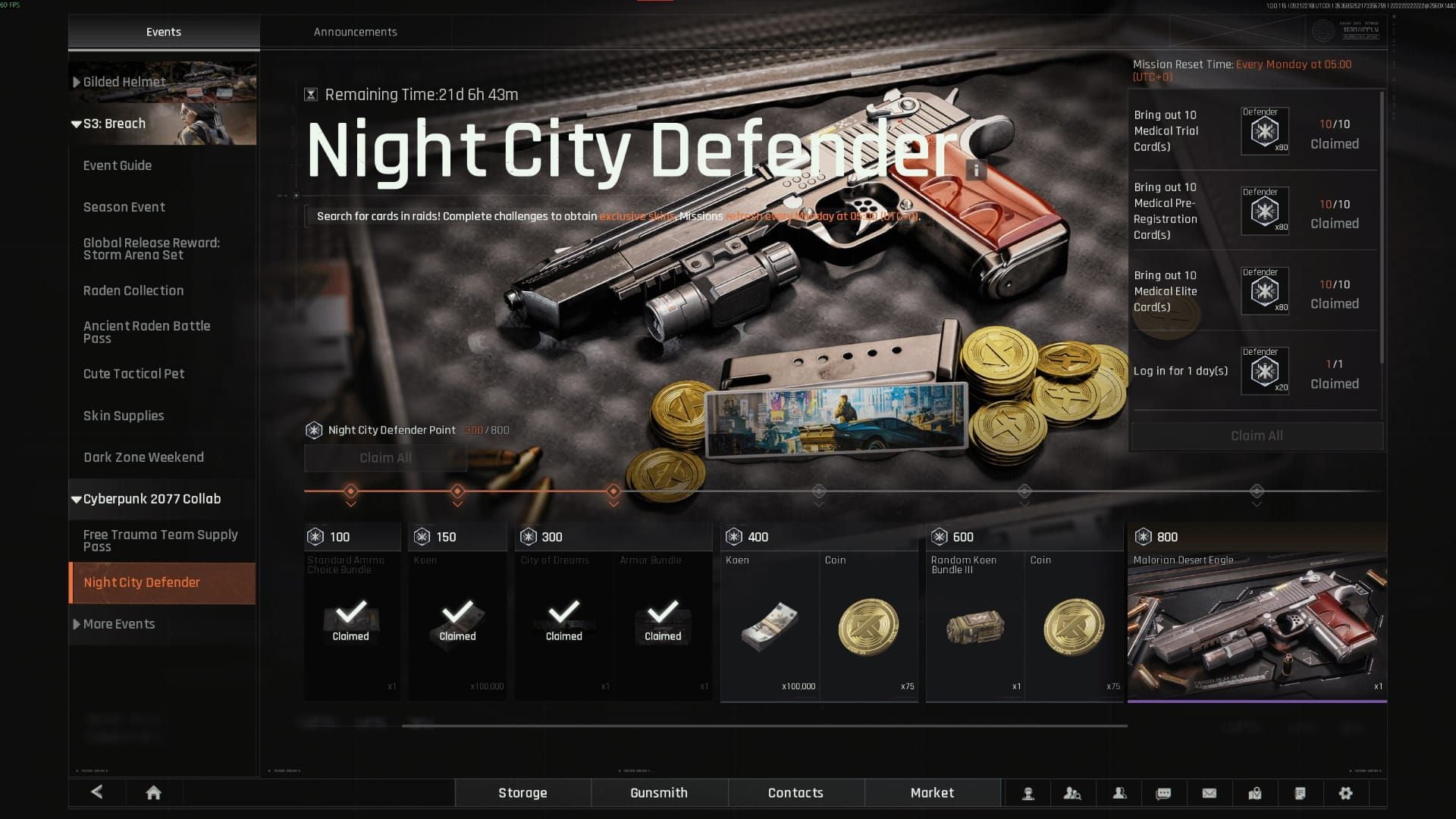1456x819 pixels.
Task: Open Free Trauma Team Supply Pass
Action: tap(161, 541)
